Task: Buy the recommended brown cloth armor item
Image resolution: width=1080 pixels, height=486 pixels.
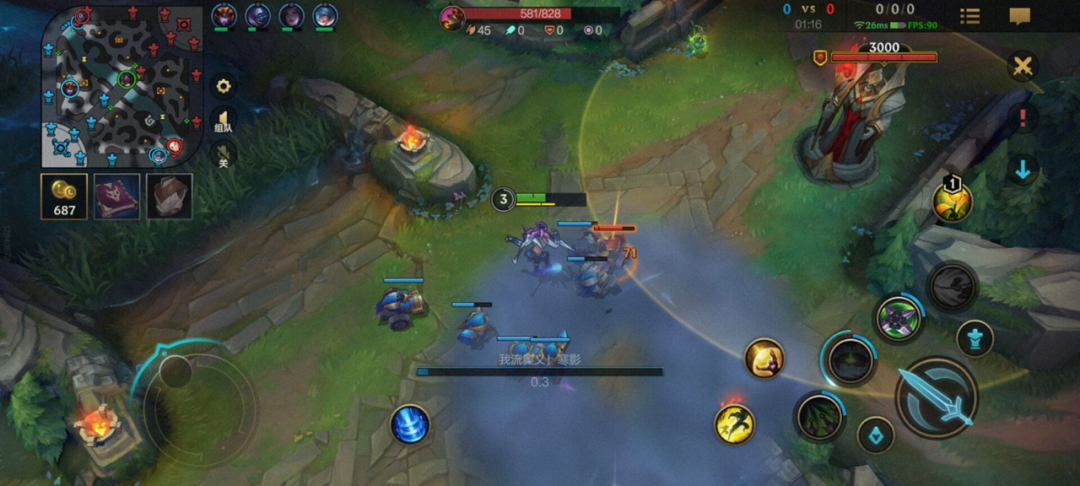Action: click(170, 196)
